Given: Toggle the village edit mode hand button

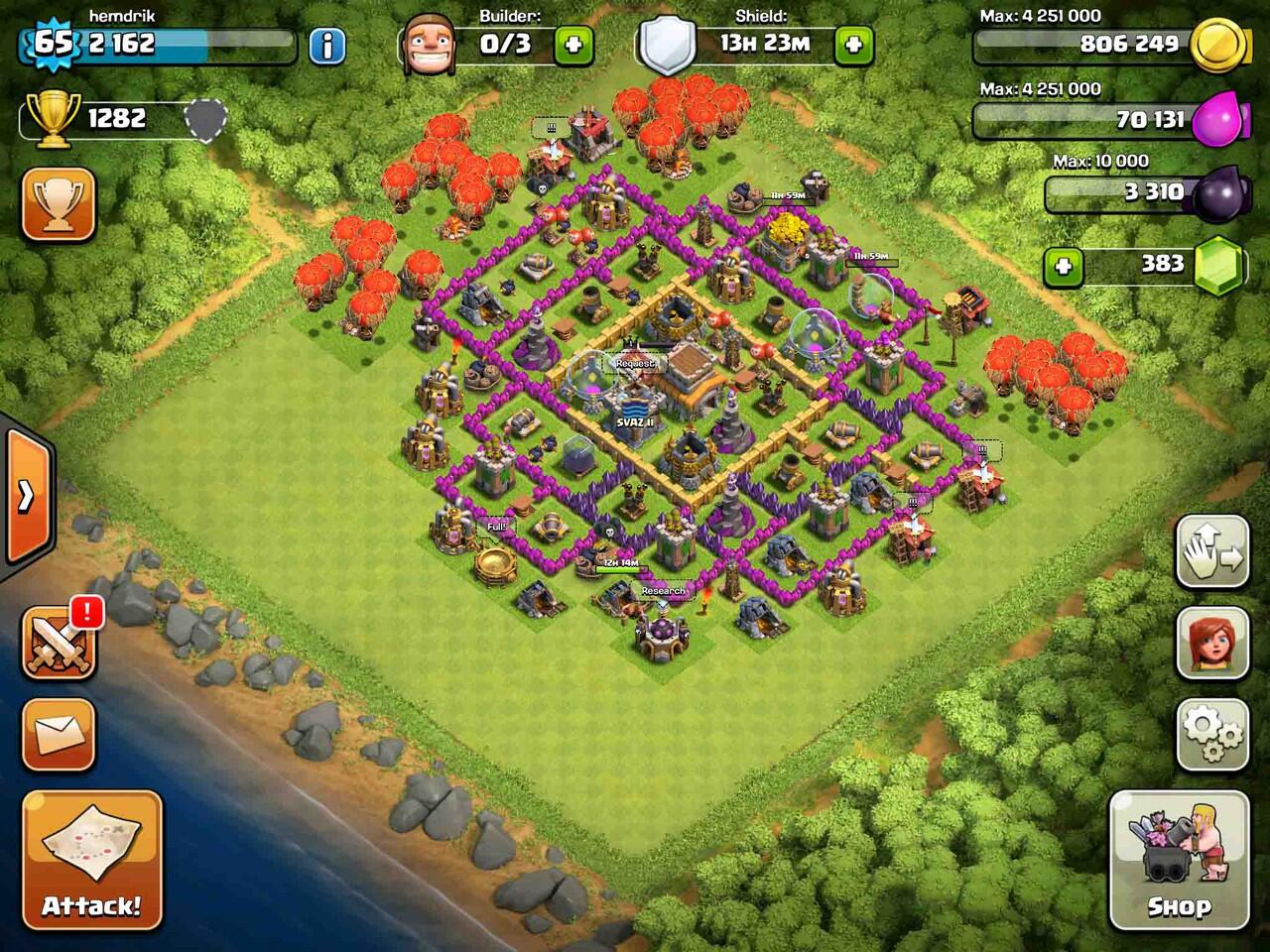Looking at the screenshot, I should tap(1211, 551).
